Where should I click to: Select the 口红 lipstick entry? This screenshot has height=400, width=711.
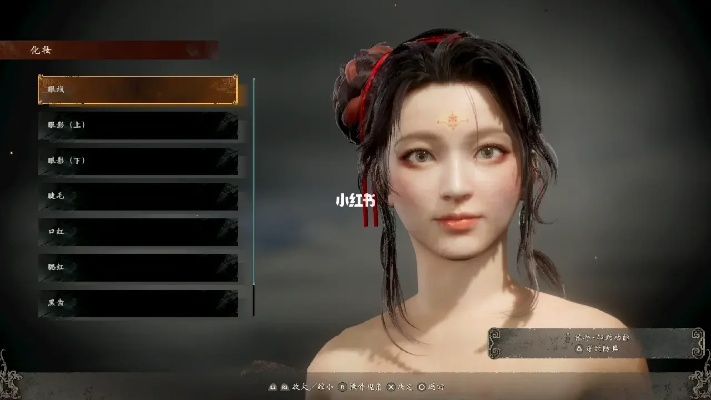click(x=138, y=231)
